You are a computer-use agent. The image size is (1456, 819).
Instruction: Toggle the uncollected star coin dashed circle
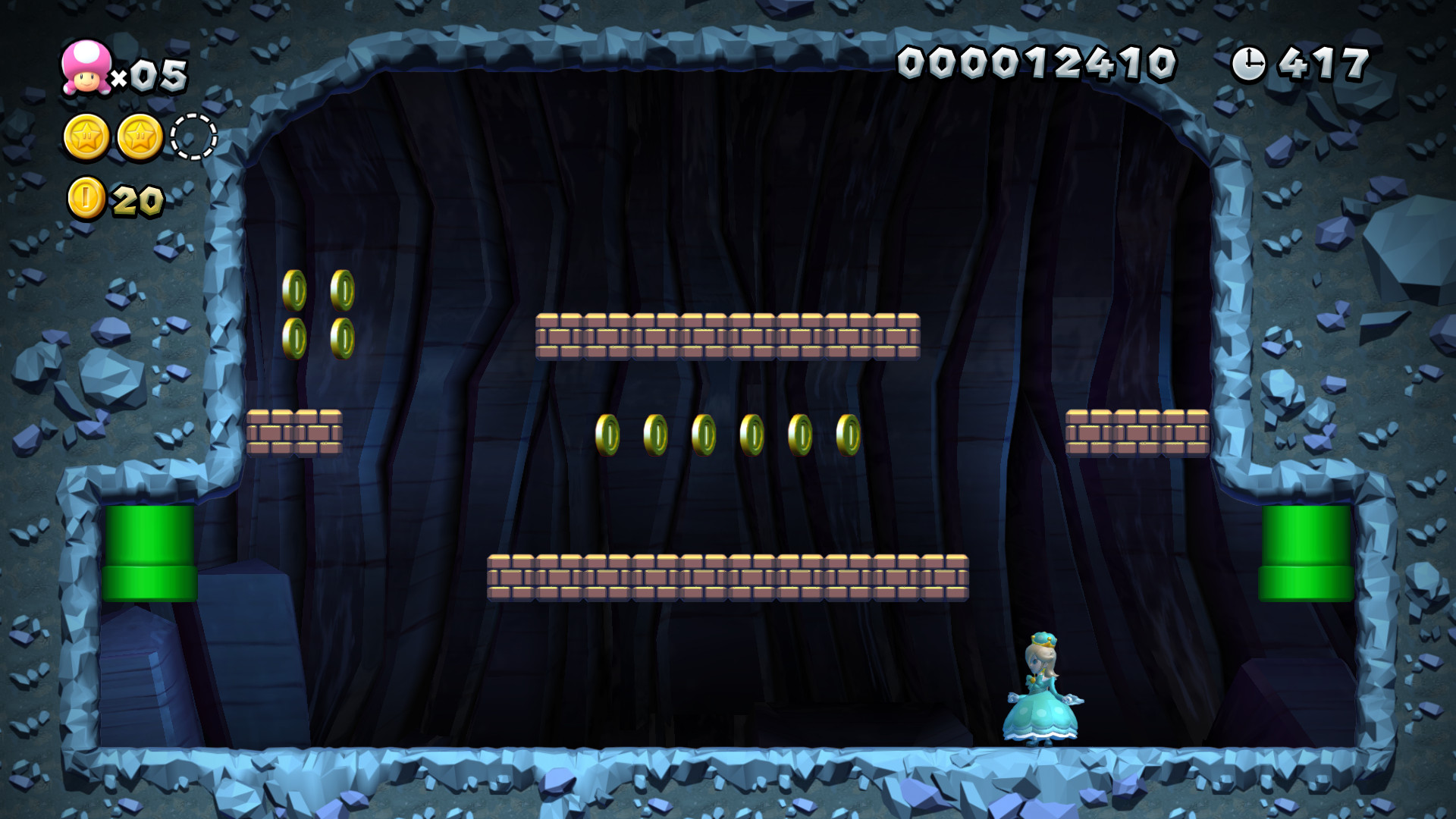192,136
